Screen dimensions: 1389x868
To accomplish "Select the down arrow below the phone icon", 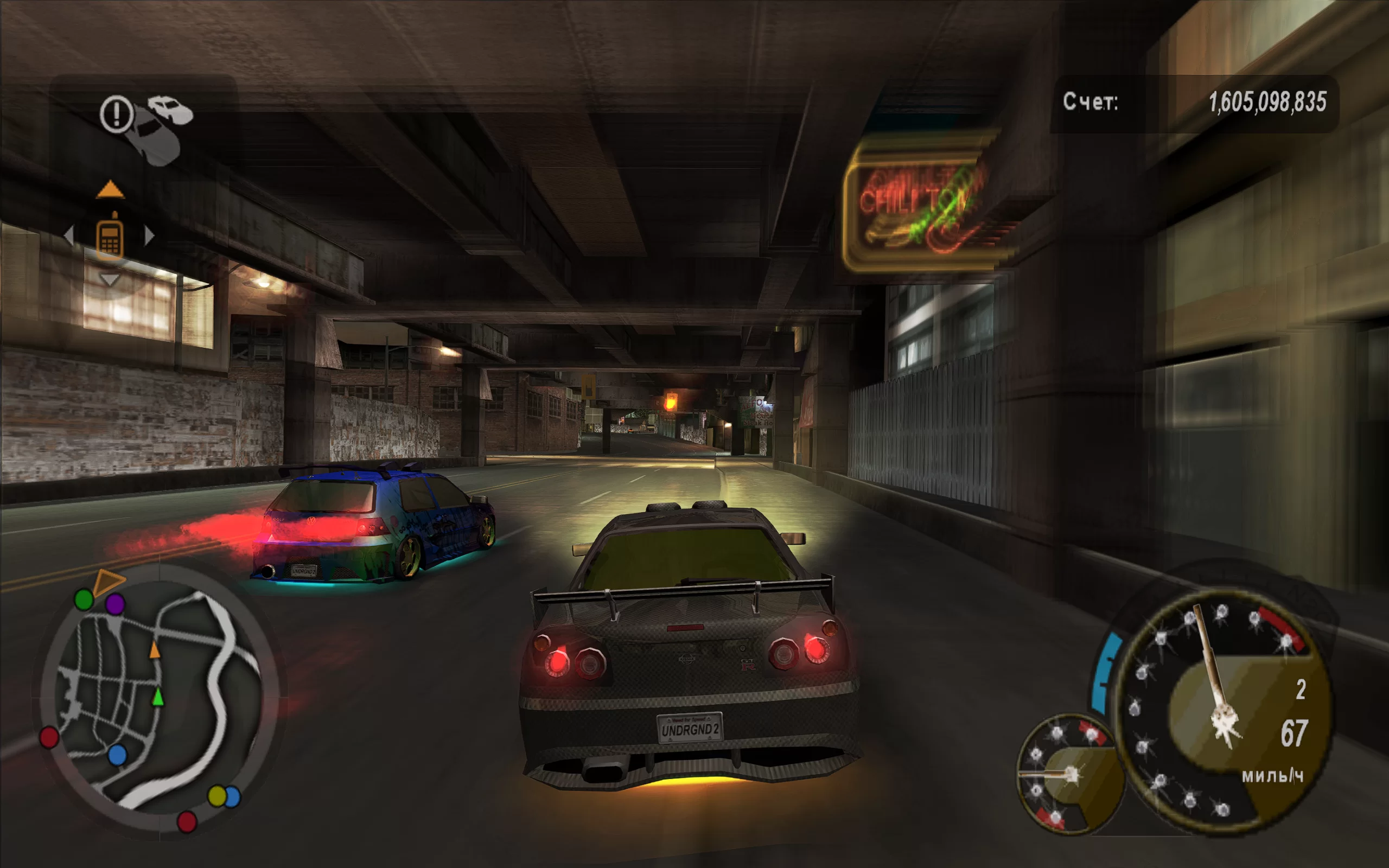I will [109, 279].
